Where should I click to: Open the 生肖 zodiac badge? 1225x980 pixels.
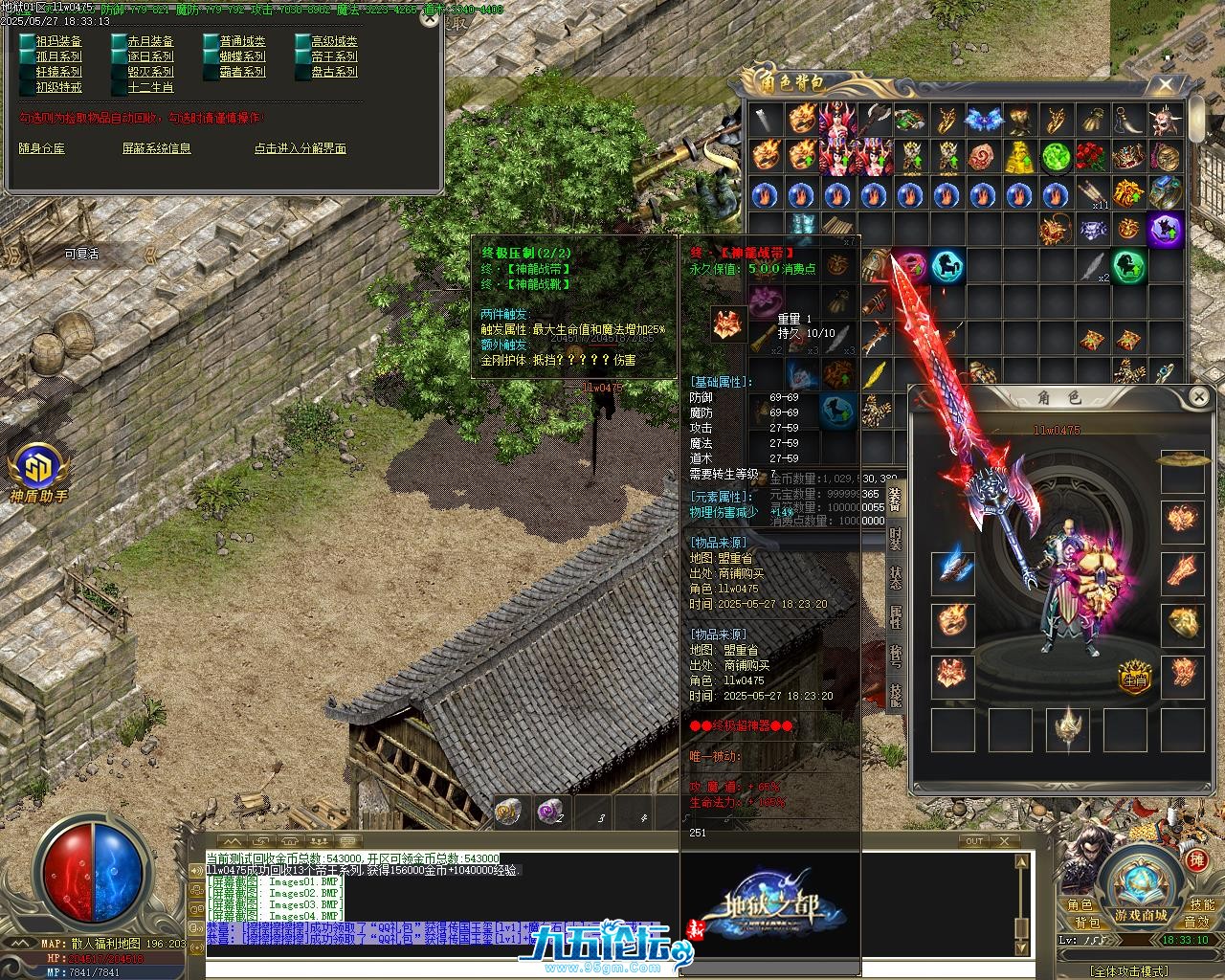[x=1135, y=679]
